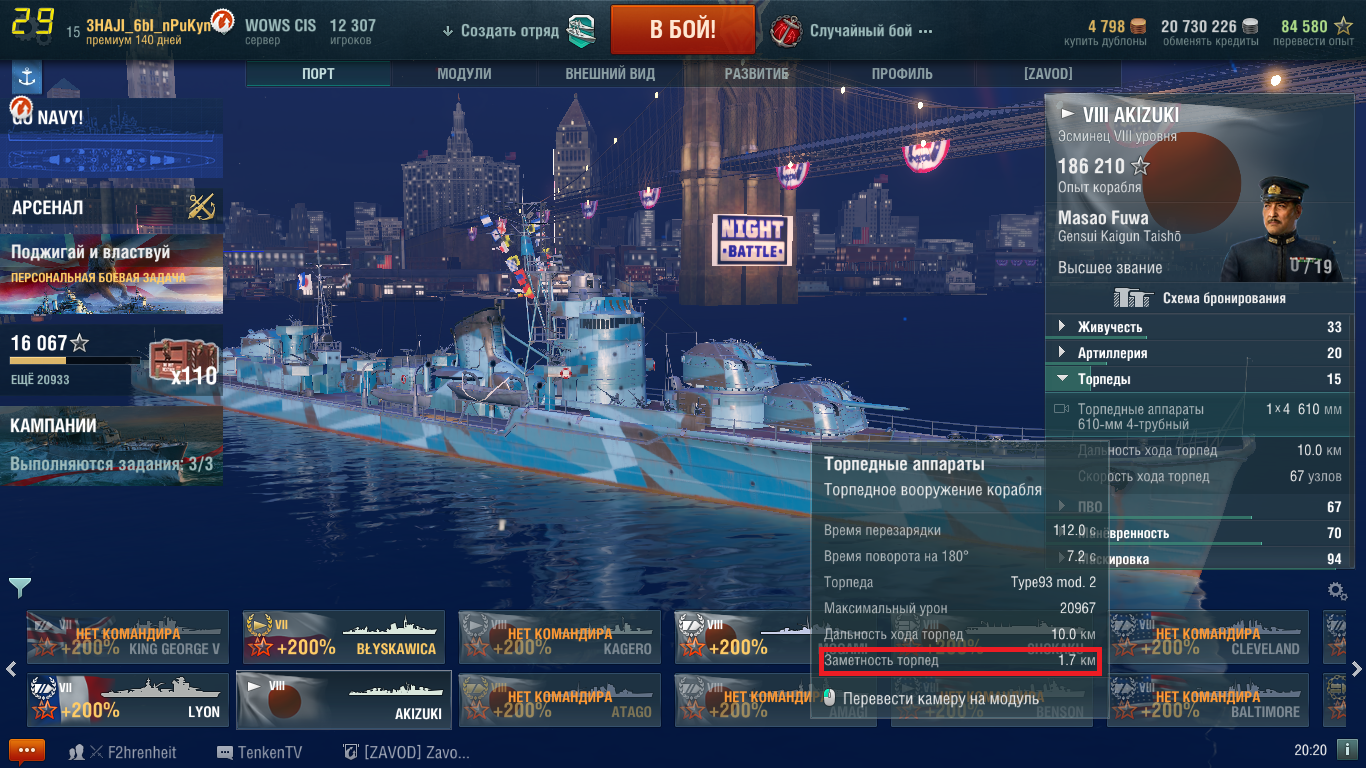Open the МОДУЛИ tab
The image size is (1366, 768).
(464, 74)
